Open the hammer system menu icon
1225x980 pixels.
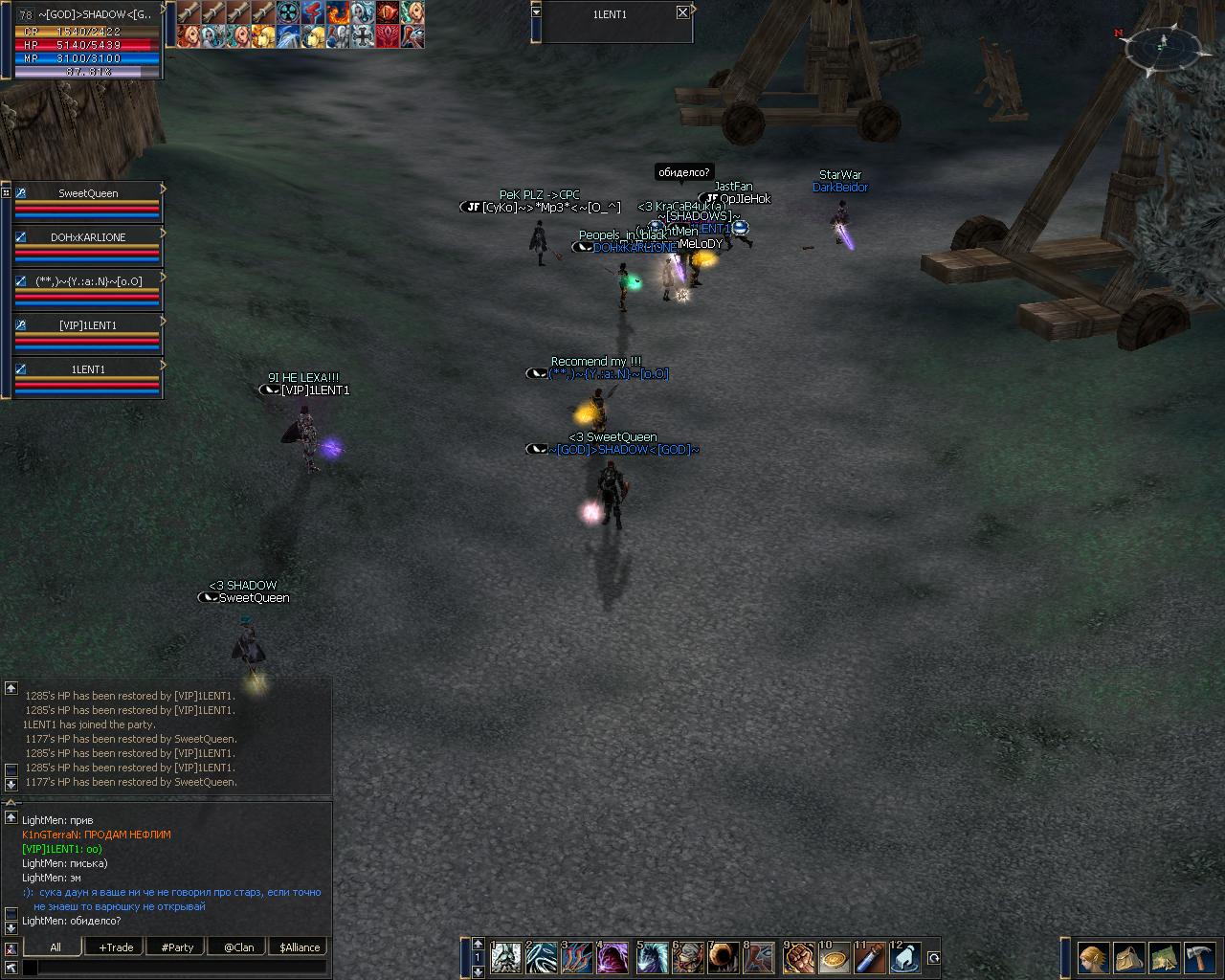click(1199, 957)
